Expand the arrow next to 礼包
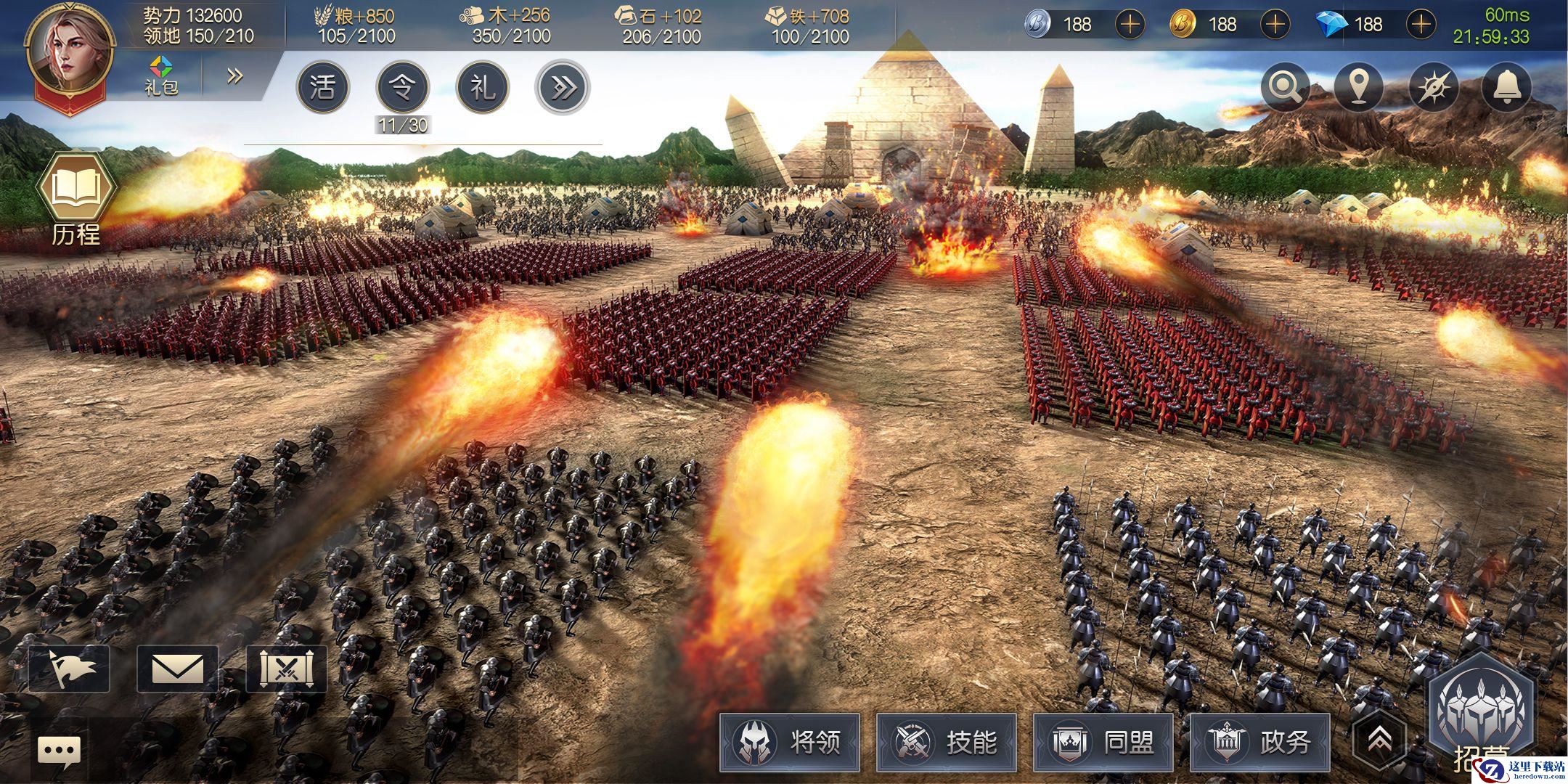 234,75
